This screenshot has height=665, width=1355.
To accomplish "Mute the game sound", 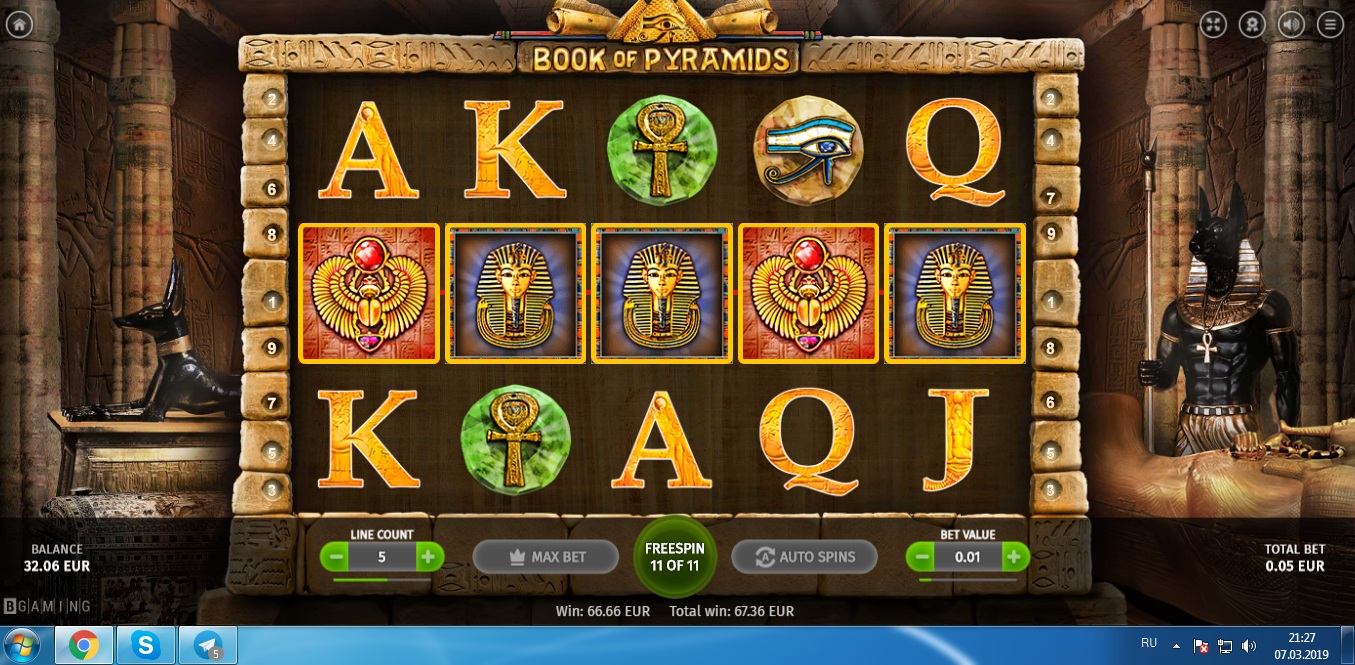I will (1290, 25).
